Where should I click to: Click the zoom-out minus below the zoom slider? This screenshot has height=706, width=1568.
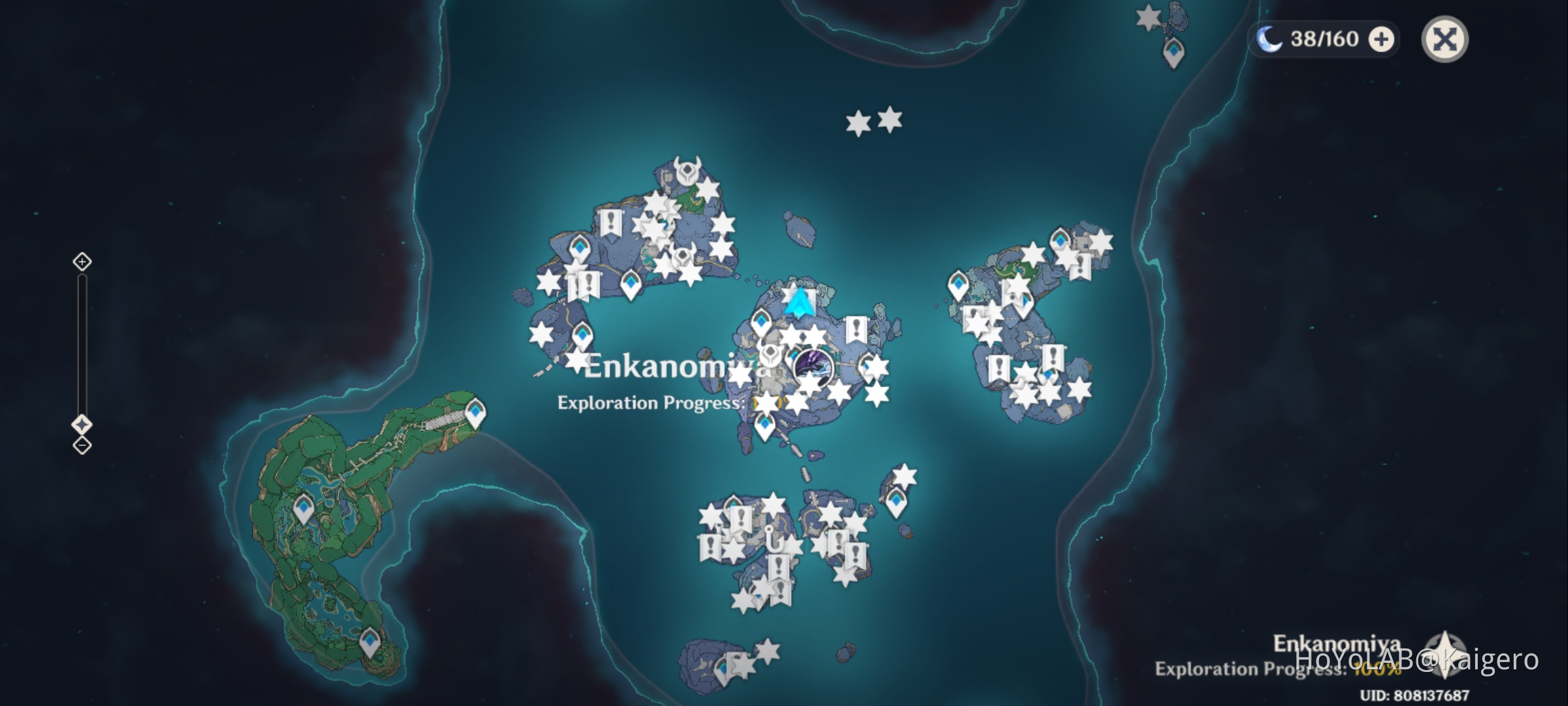point(81,445)
